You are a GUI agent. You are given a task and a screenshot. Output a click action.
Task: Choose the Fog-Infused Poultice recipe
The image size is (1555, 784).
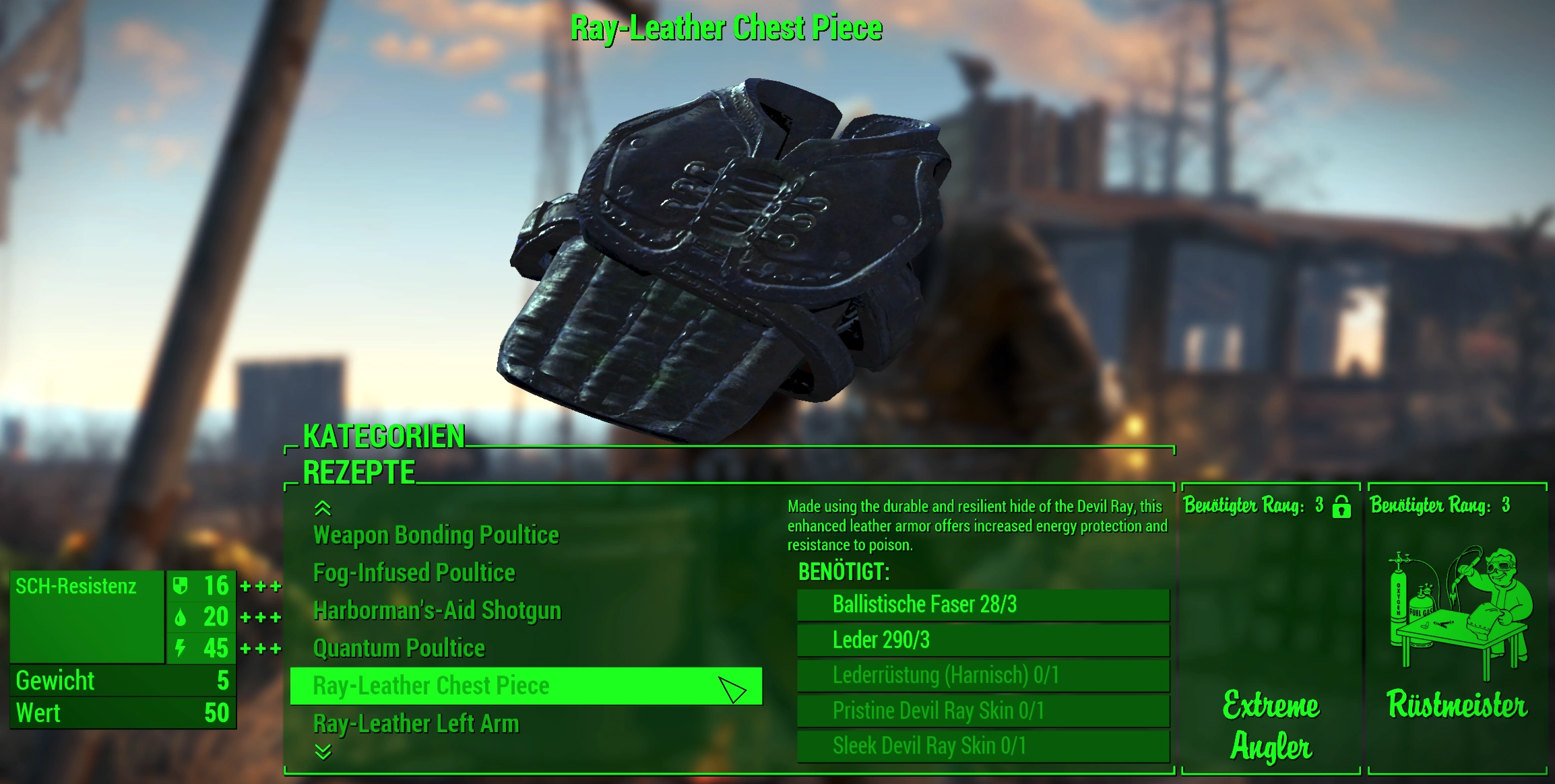click(x=414, y=573)
